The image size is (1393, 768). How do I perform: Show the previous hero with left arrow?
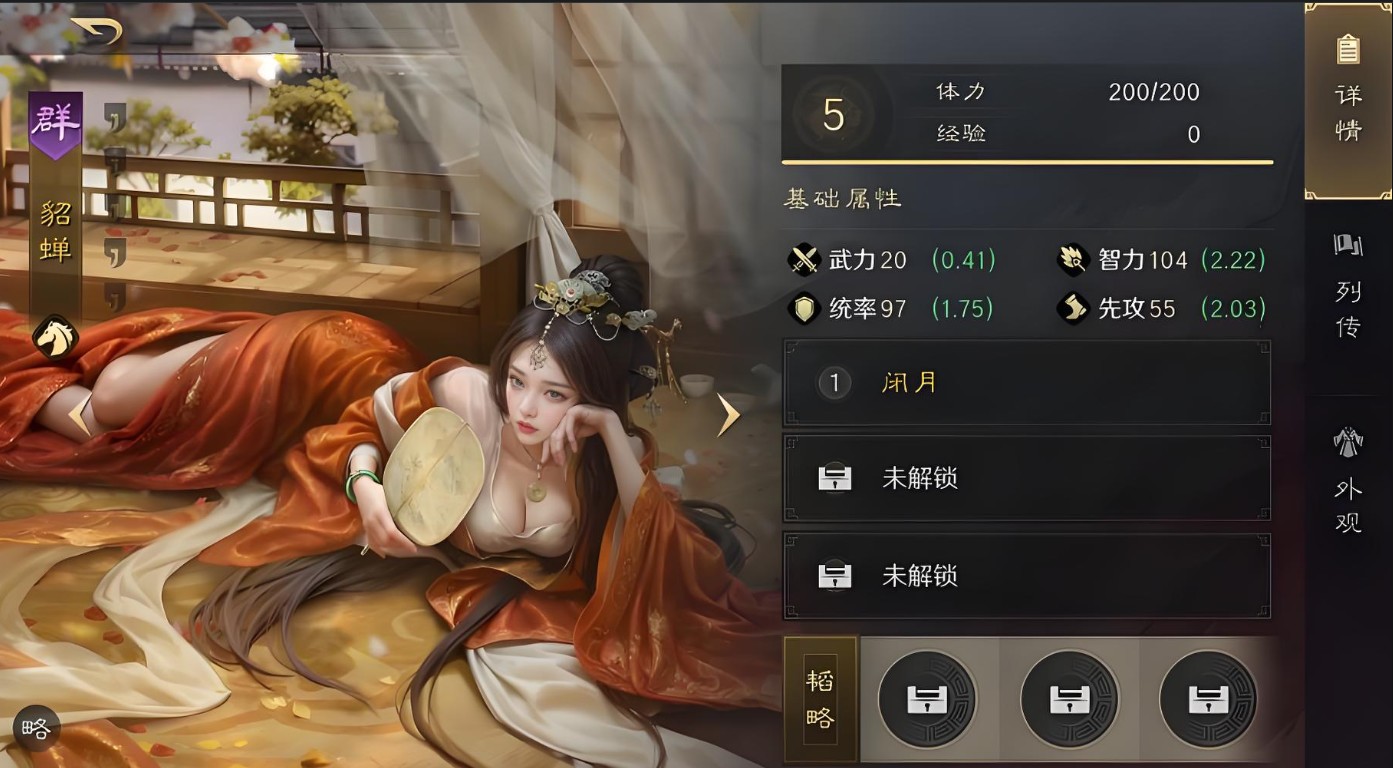(79, 415)
